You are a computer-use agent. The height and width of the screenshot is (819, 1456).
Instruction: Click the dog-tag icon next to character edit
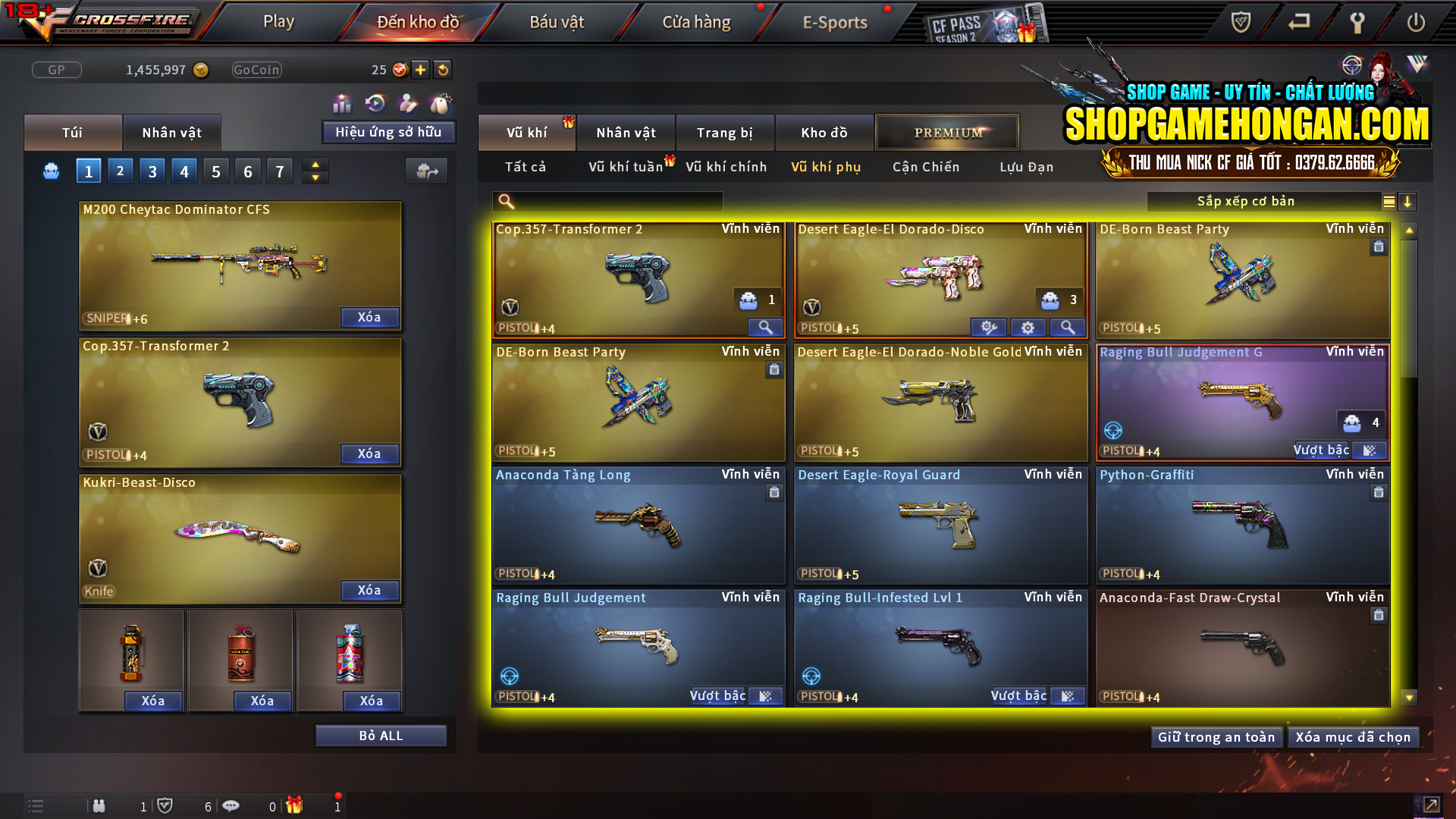pyautogui.click(x=440, y=104)
